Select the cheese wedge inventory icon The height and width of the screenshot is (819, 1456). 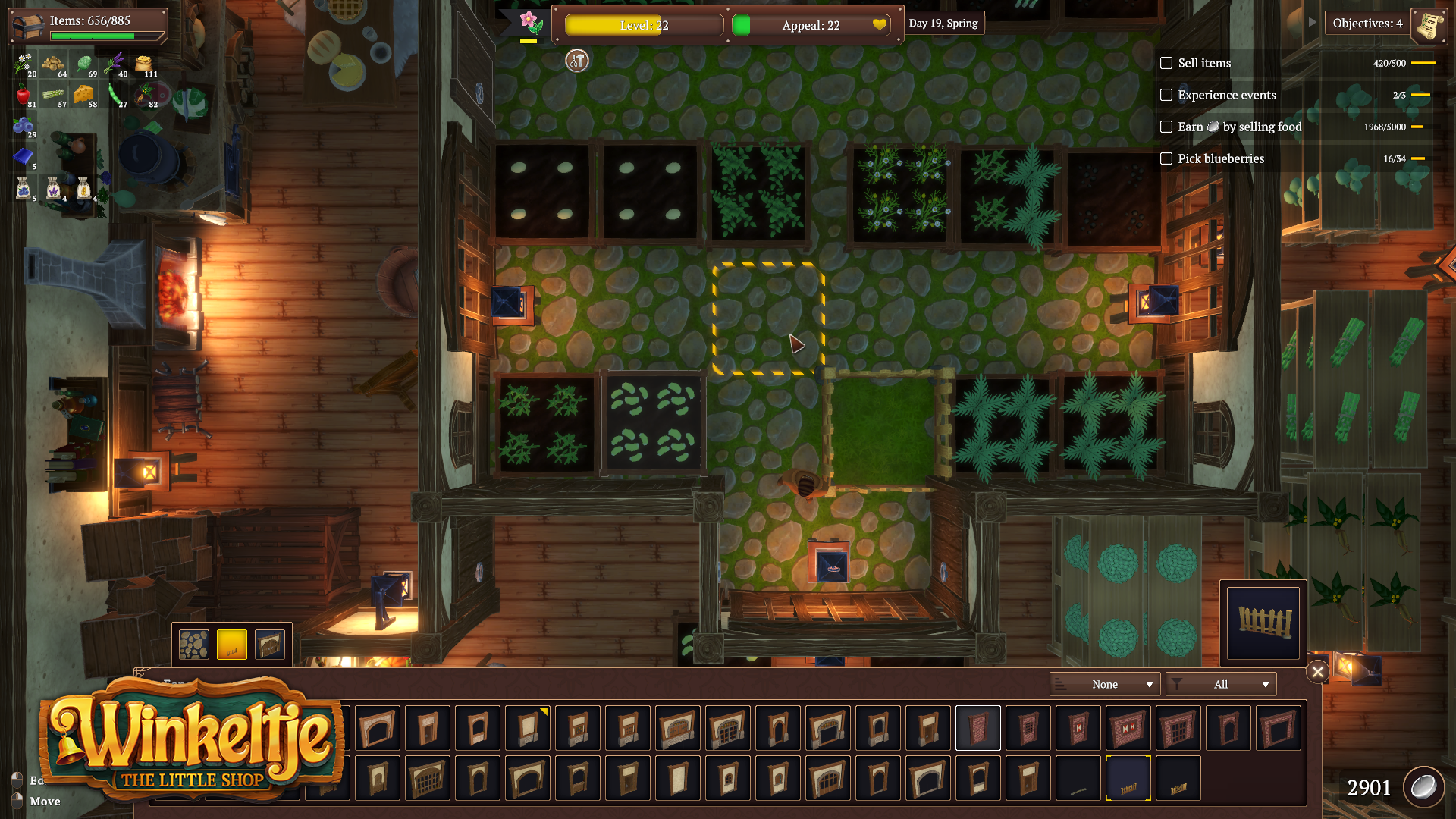point(83,94)
